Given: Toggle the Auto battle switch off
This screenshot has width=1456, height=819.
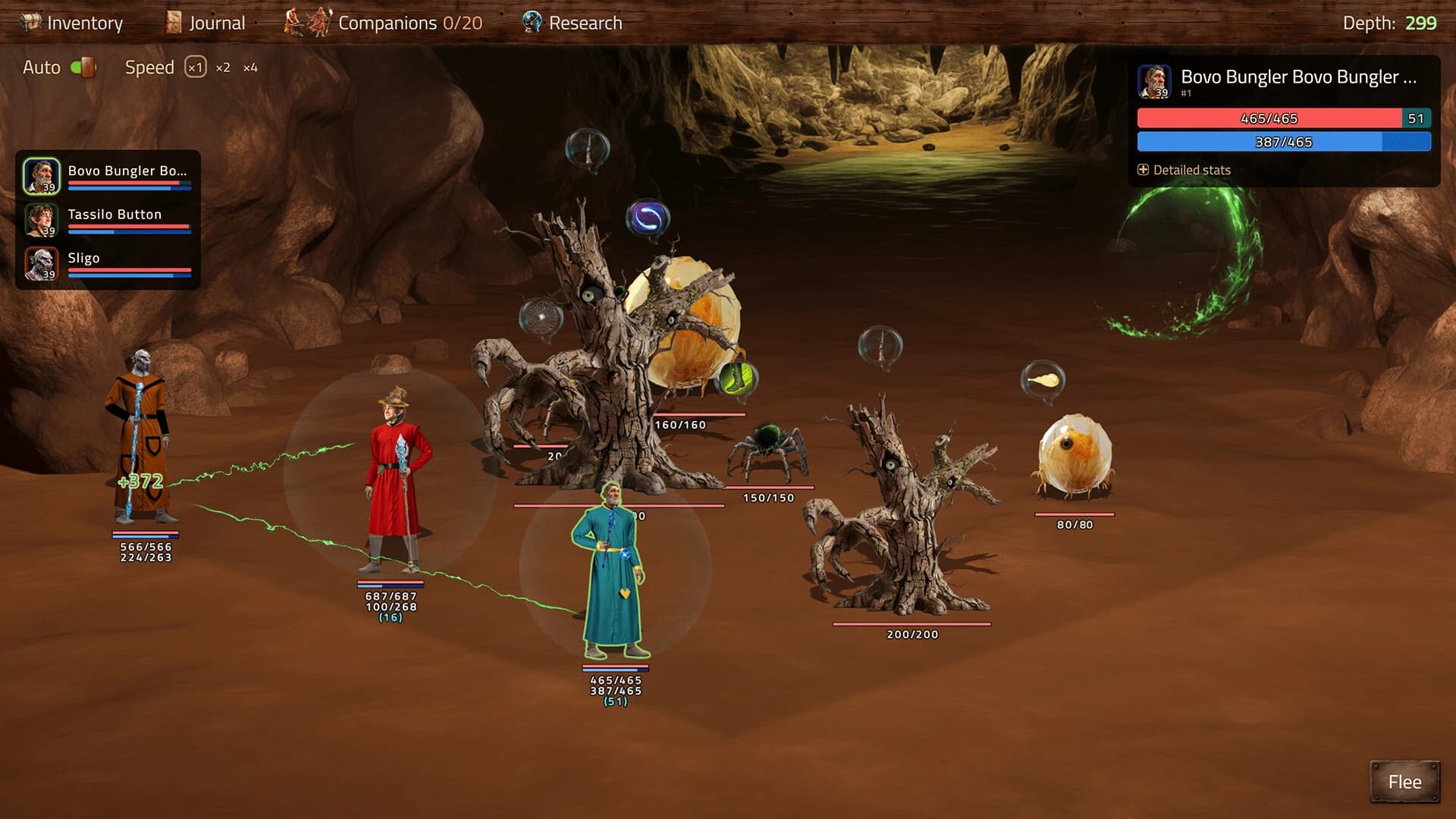Looking at the screenshot, I should pyautogui.click(x=84, y=67).
